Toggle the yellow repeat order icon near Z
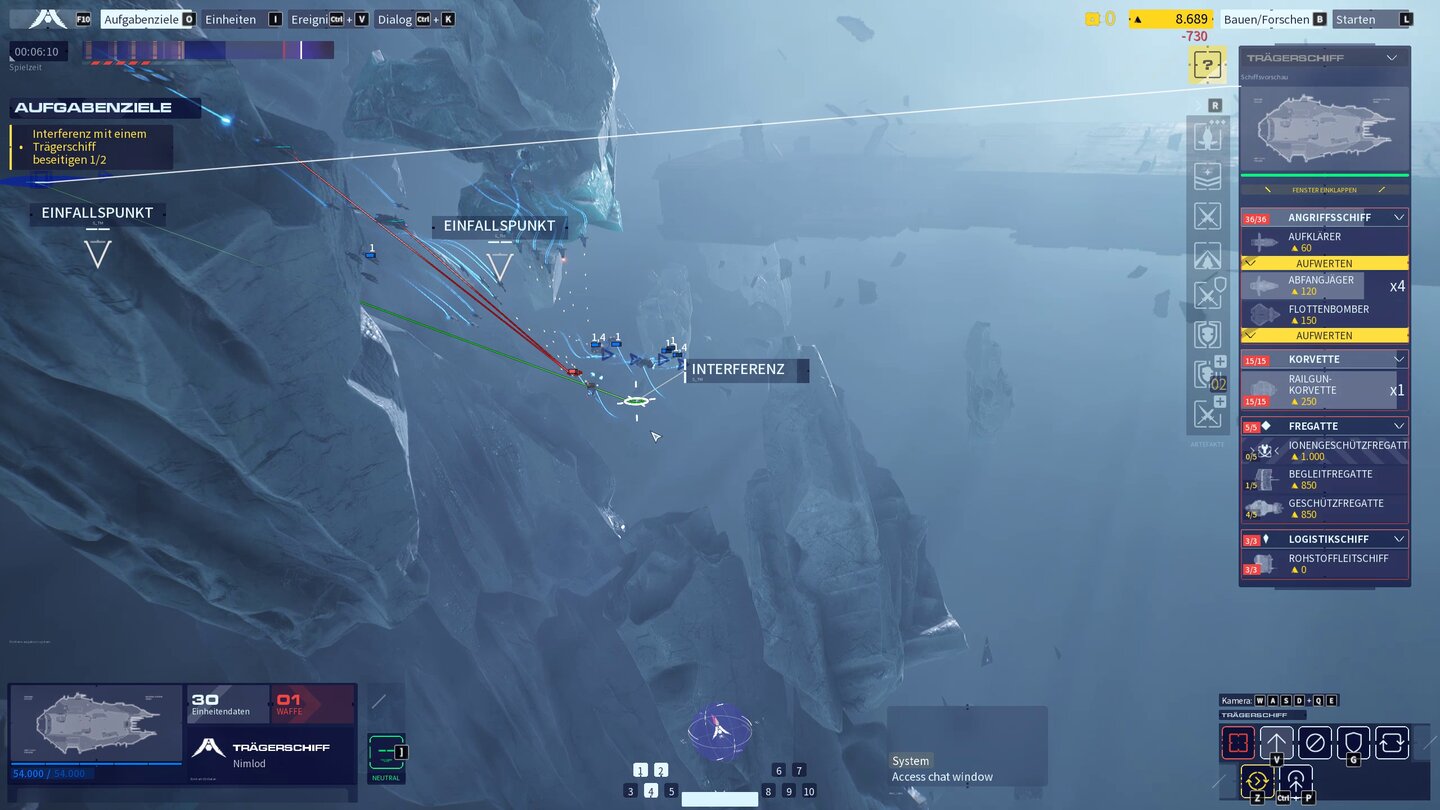 click(1257, 781)
